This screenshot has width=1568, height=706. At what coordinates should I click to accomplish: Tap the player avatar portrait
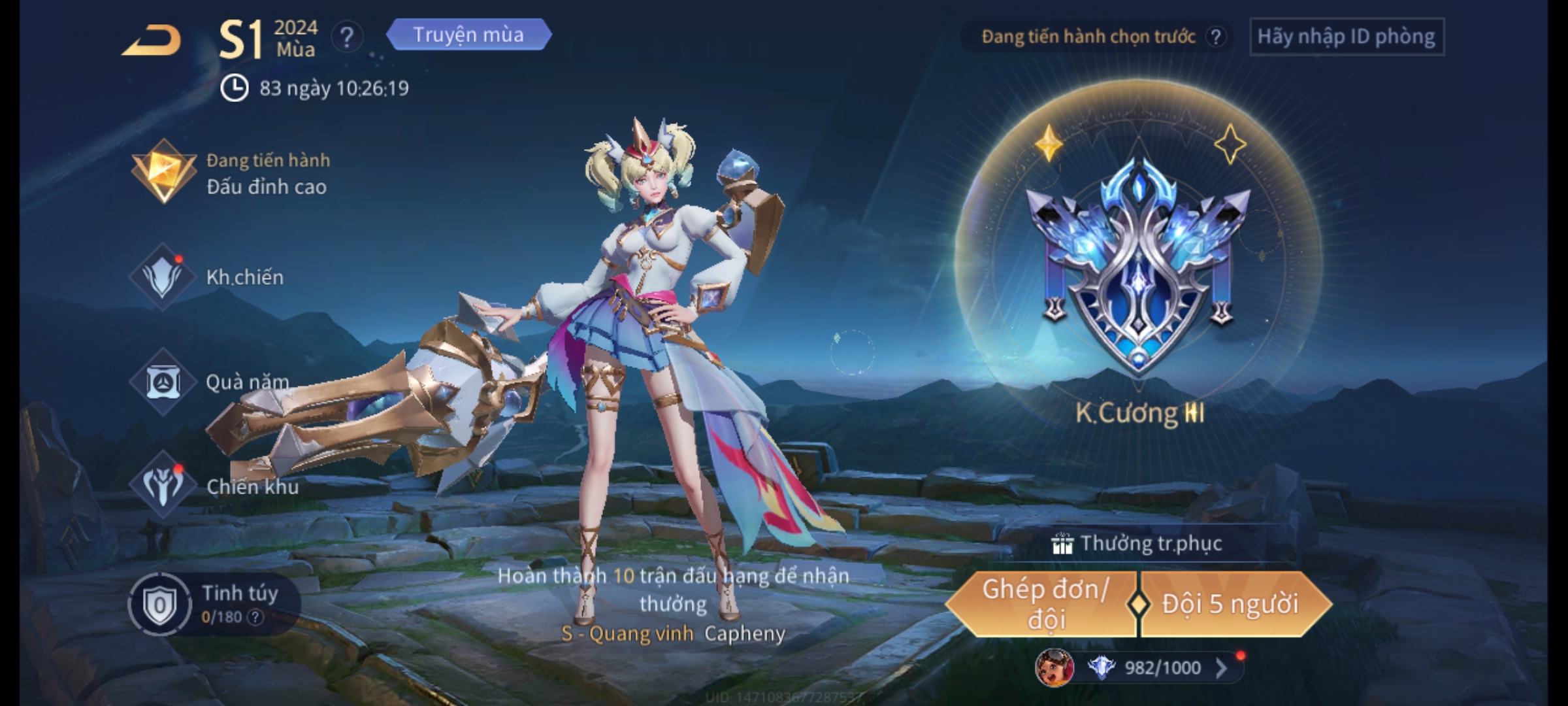1054,667
